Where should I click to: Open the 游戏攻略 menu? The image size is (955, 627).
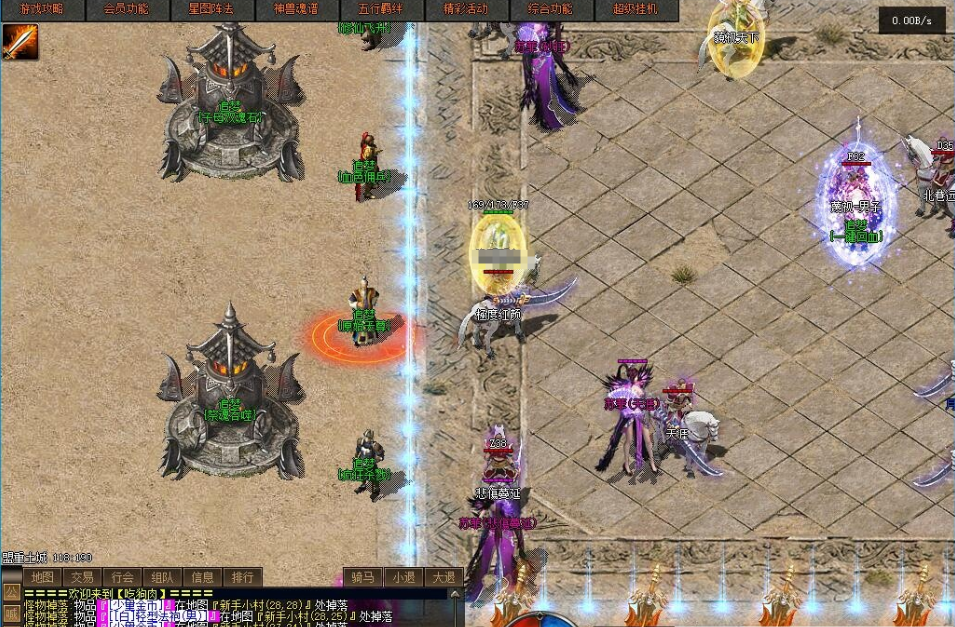[x=41, y=9]
